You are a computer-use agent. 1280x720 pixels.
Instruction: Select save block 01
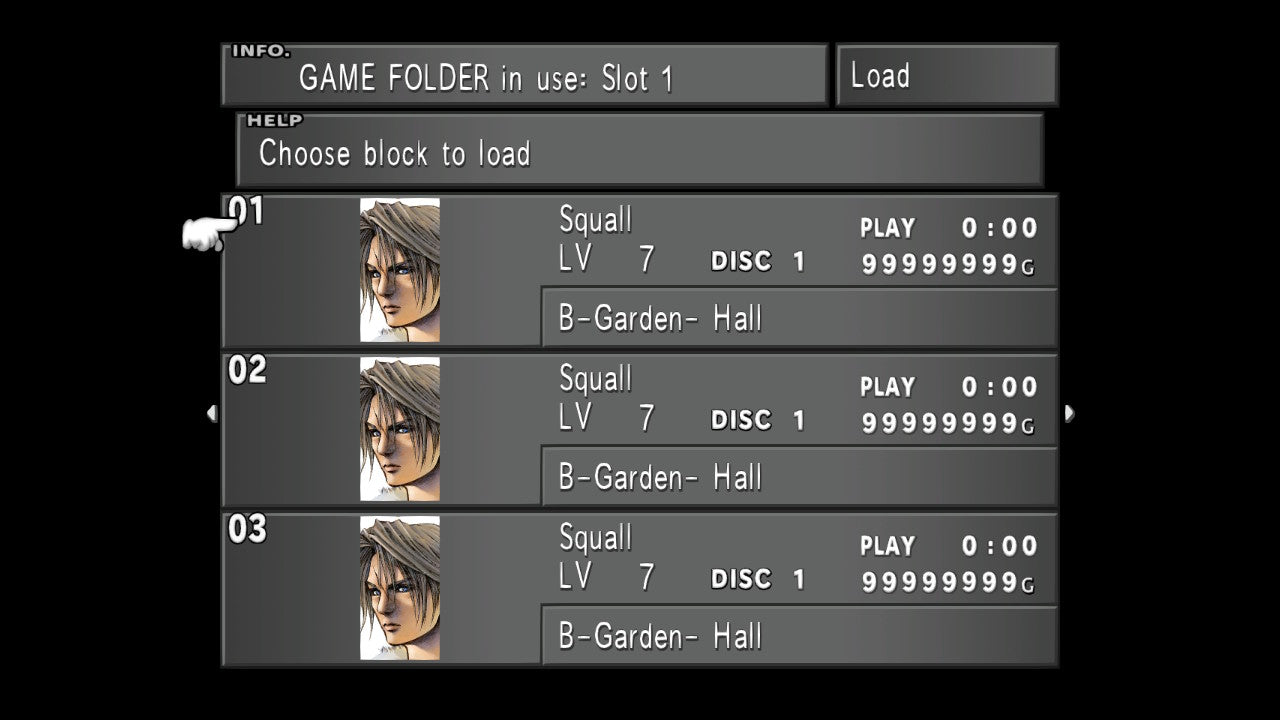click(639, 271)
